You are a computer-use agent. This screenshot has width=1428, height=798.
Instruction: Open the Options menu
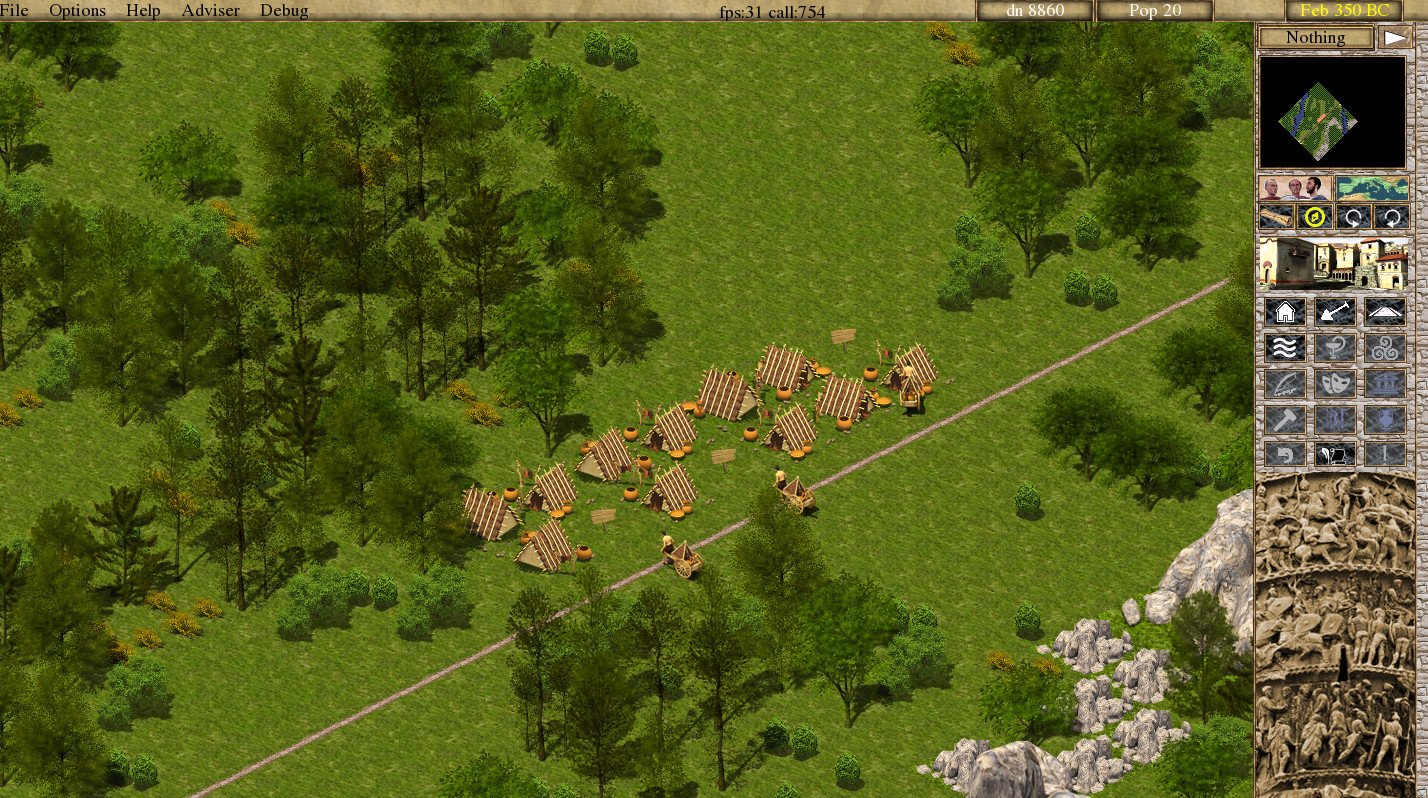pos(77,10)
